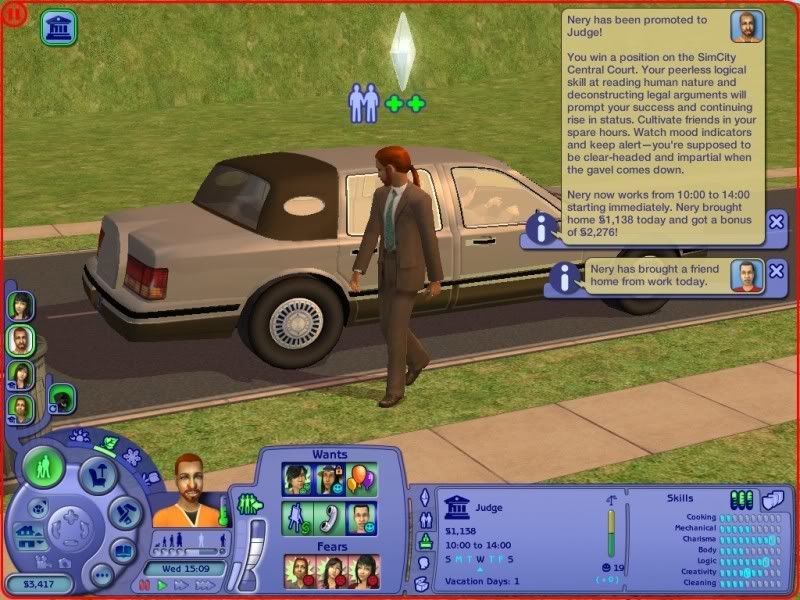Open the story mode album button
This screenshot has width=800, height=600.
122,551
